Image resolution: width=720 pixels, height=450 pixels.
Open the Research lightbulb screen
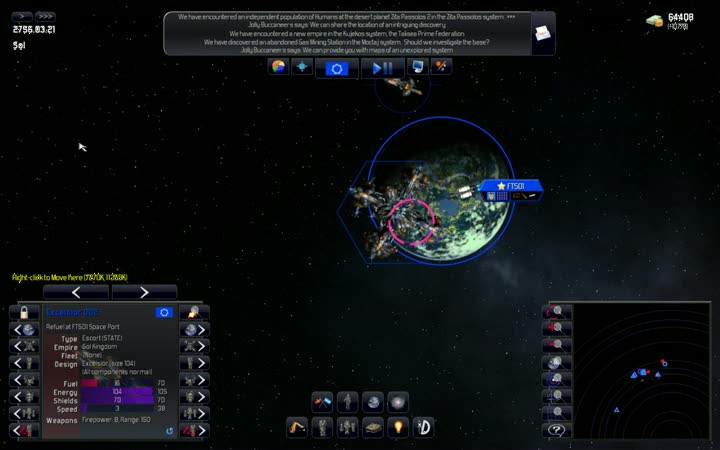(398, 428)
